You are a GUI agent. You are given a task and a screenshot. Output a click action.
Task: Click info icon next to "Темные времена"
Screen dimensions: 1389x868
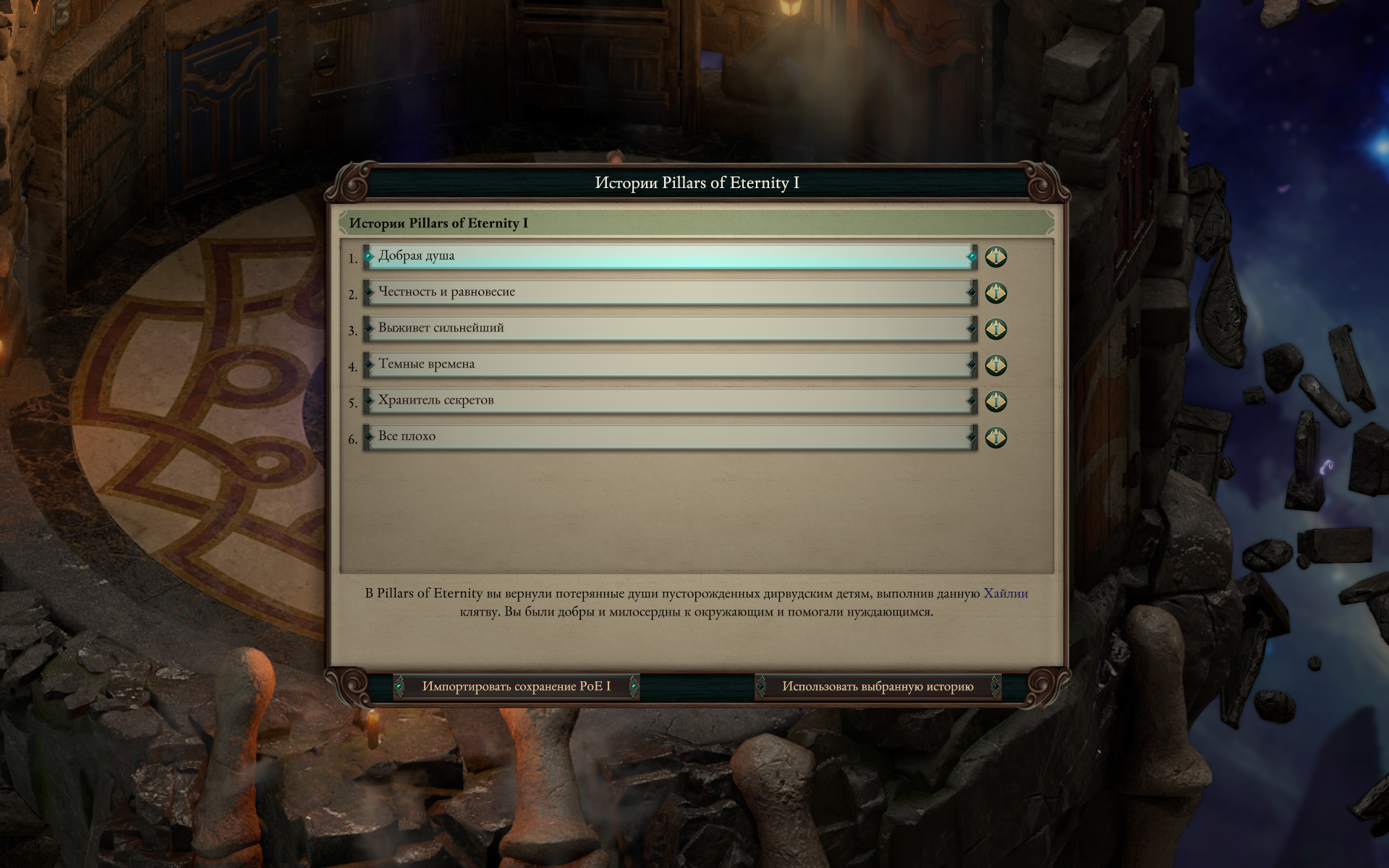(x=996, y=365)
